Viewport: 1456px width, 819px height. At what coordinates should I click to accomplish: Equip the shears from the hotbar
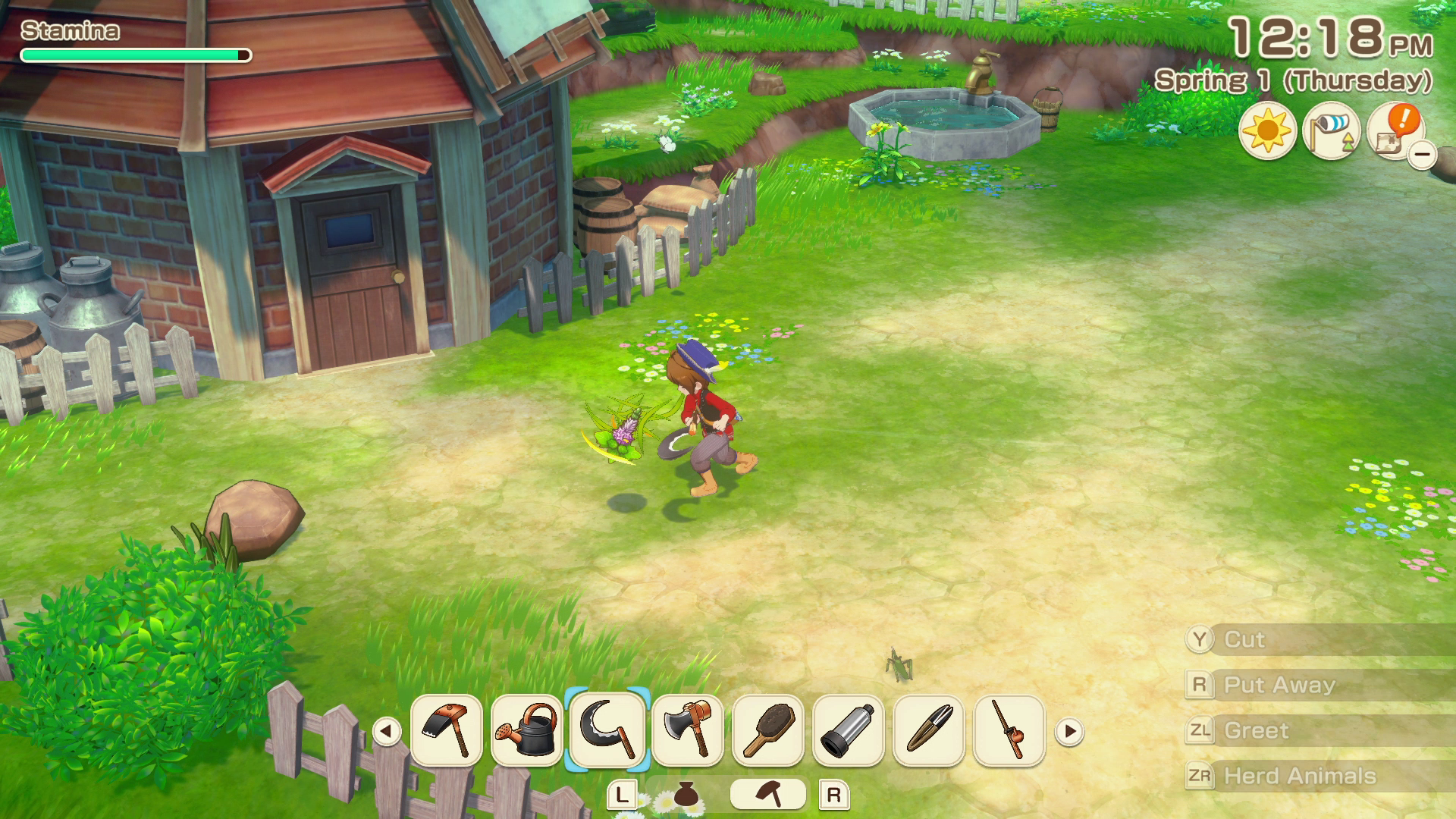(x=929, y=730)
